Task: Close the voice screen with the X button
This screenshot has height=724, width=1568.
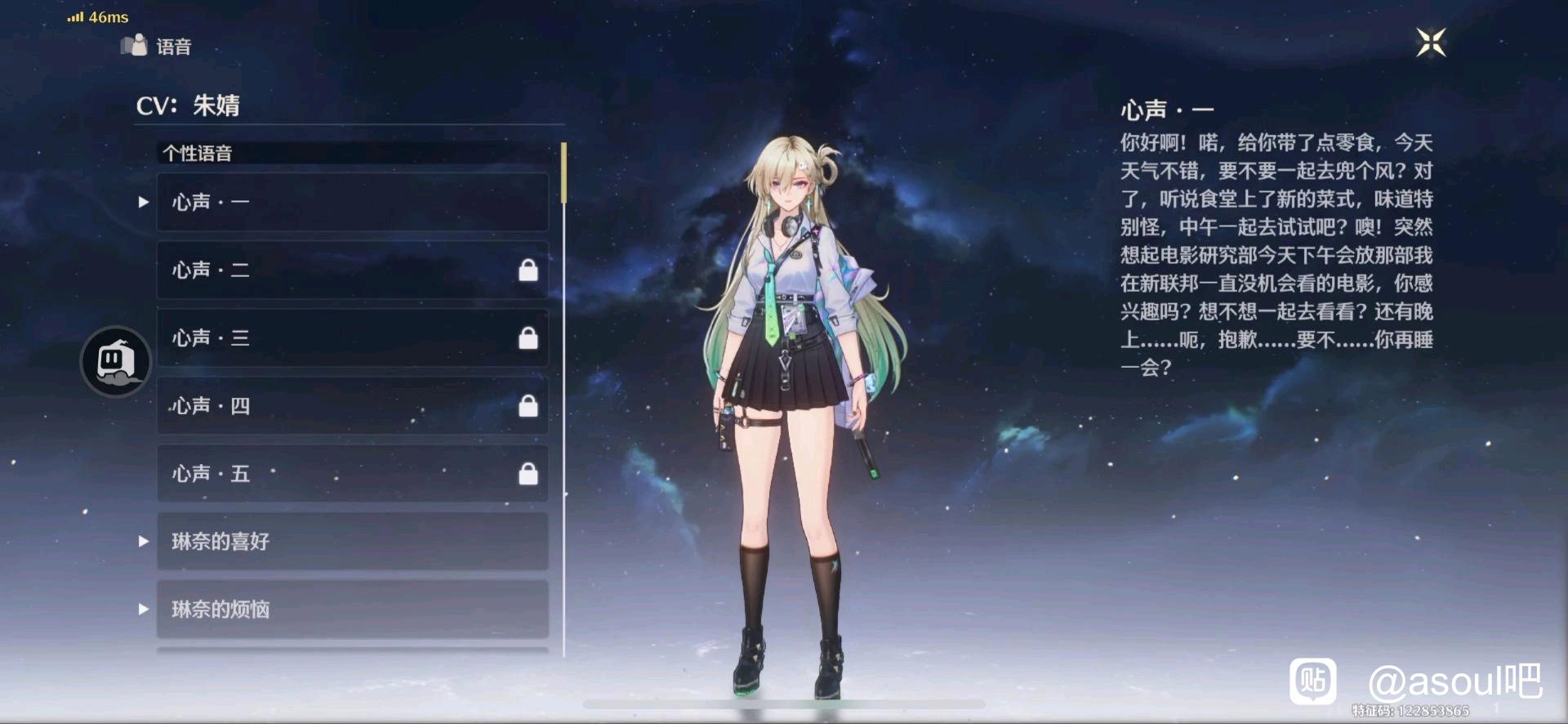Action: (x=1431, y=42)
